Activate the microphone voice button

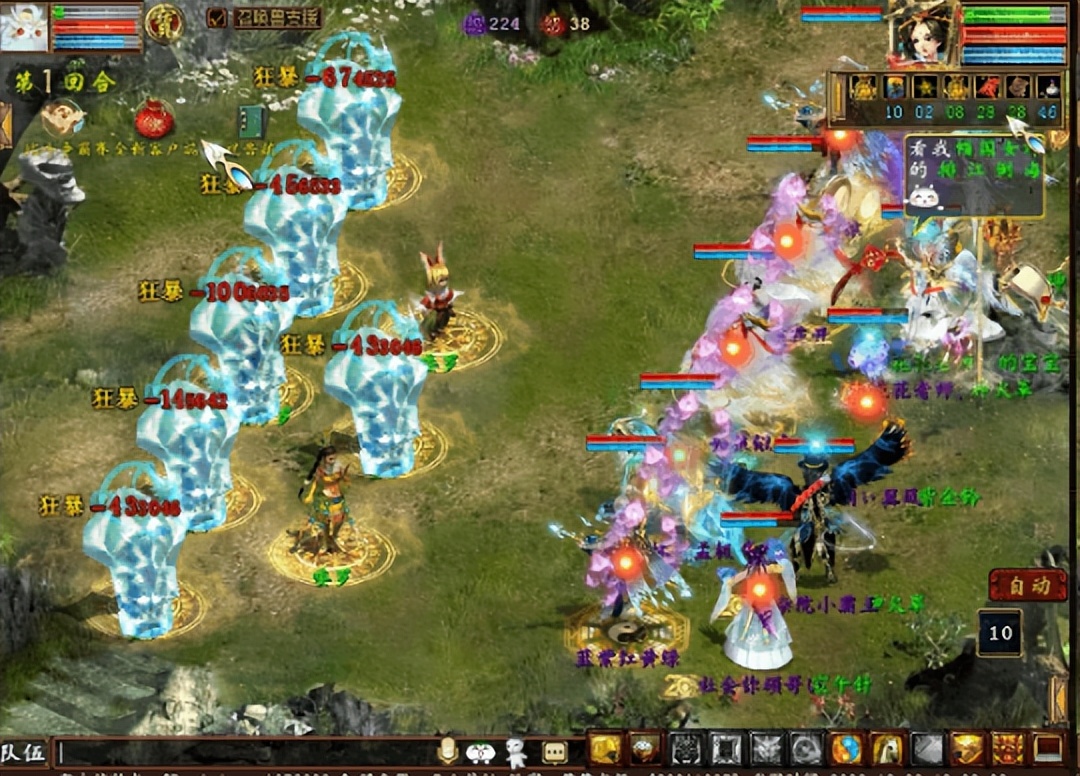pyautogui.click(x=448, y=751)
